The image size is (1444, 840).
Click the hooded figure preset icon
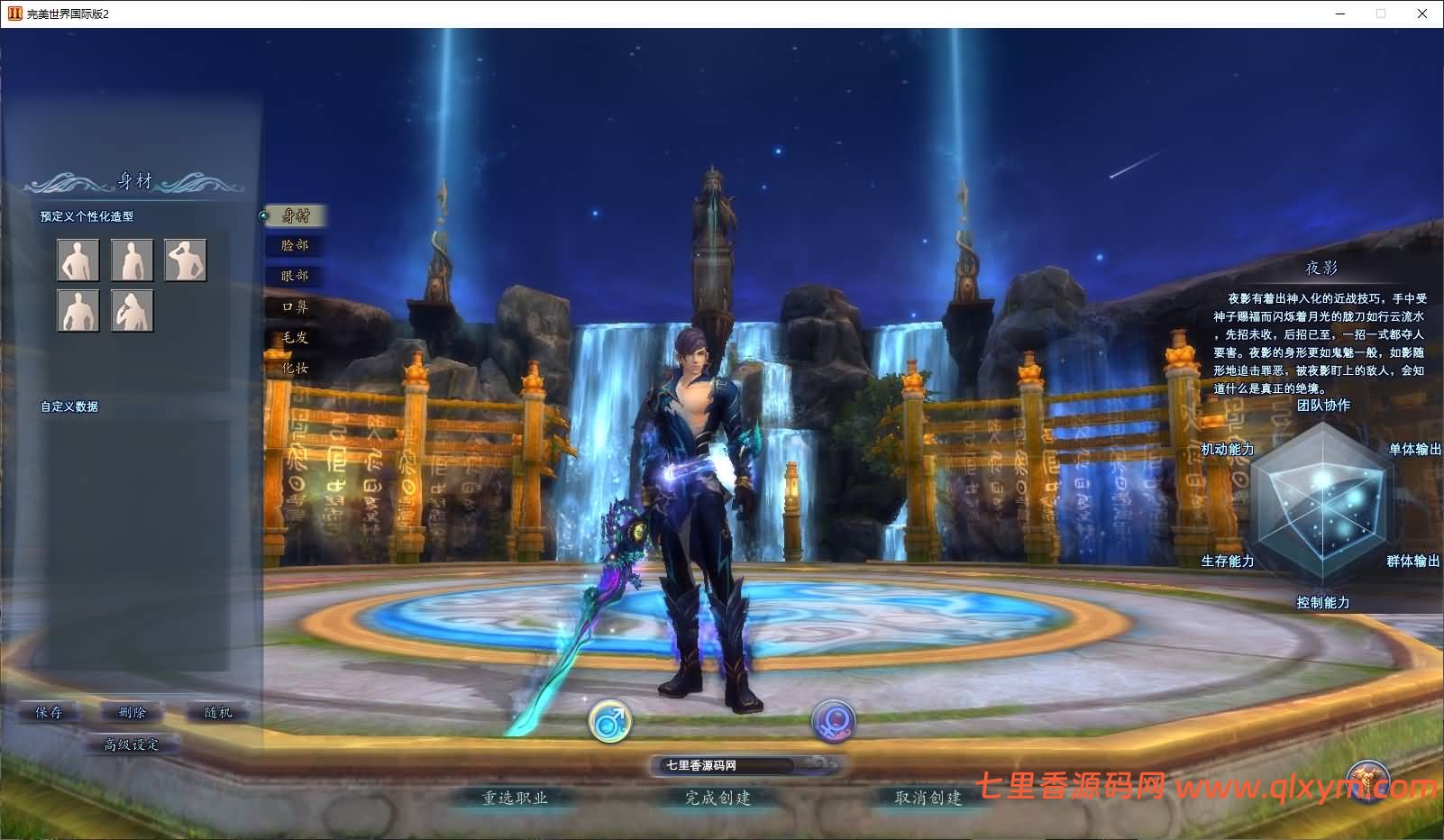click(x=133, y=313)
